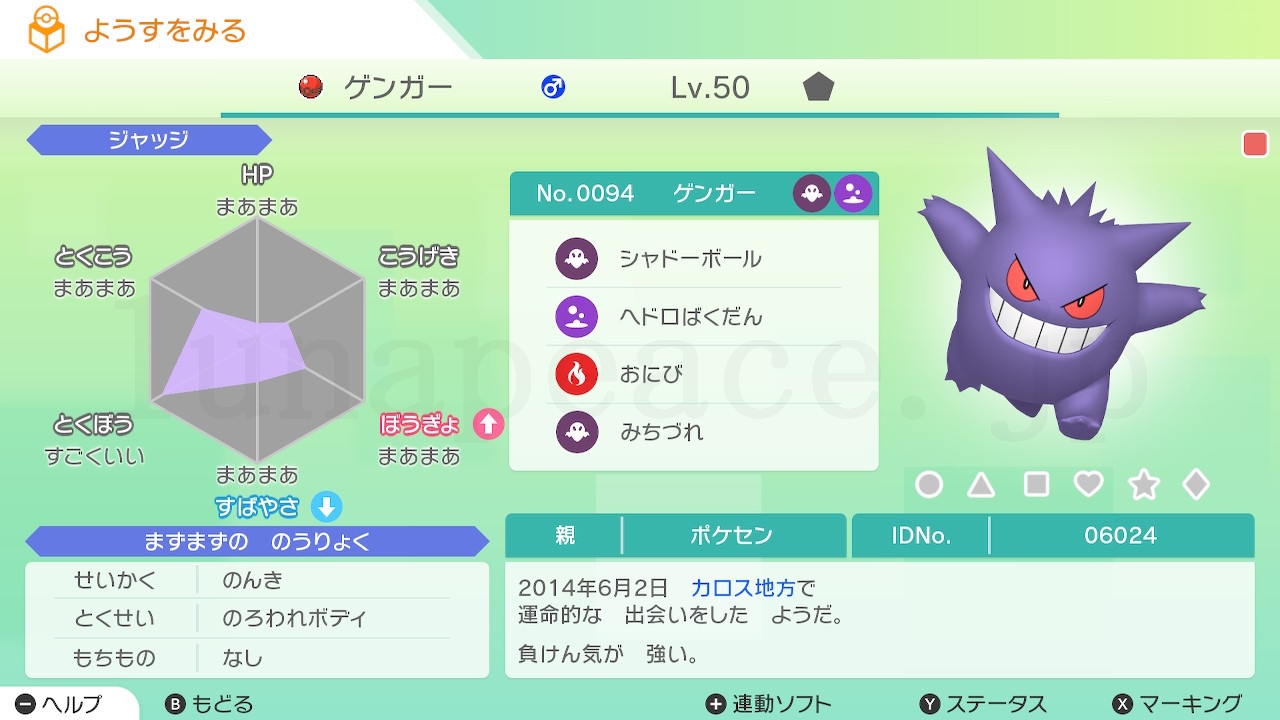Click the Poké Ball icon beside ゲンガー

pos(311,88)
